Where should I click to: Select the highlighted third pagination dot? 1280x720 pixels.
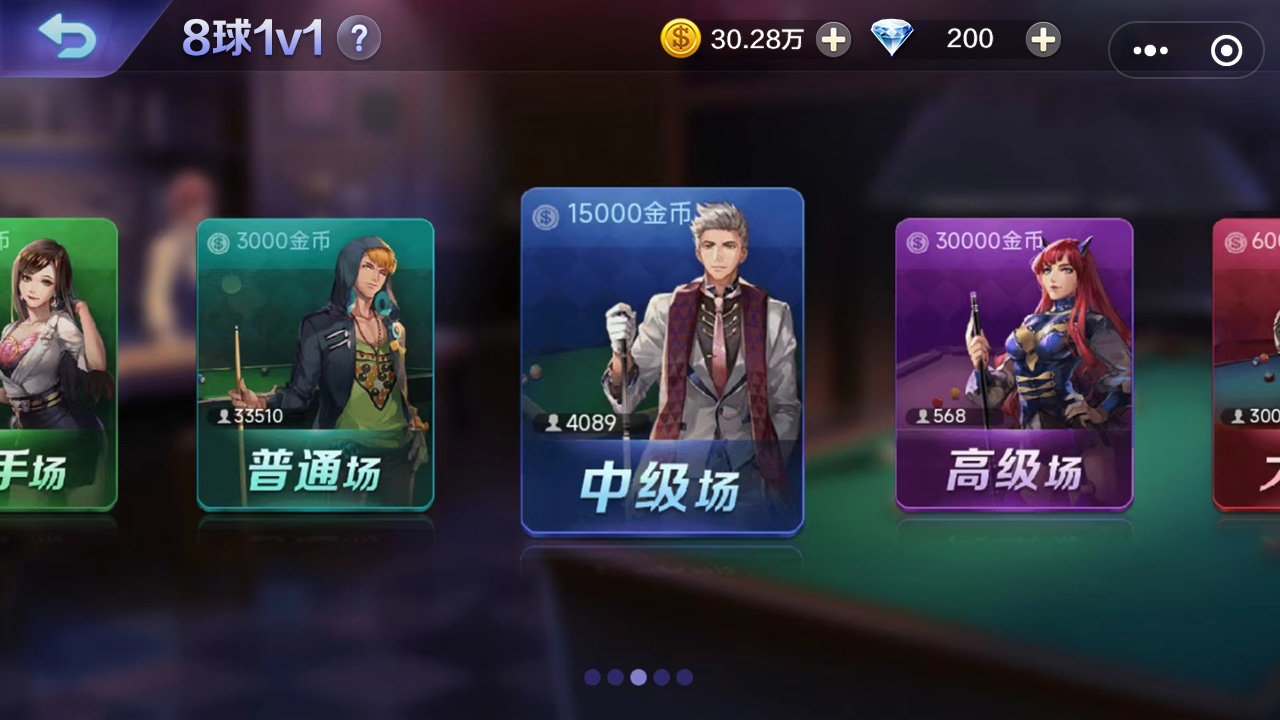(638, 677)
